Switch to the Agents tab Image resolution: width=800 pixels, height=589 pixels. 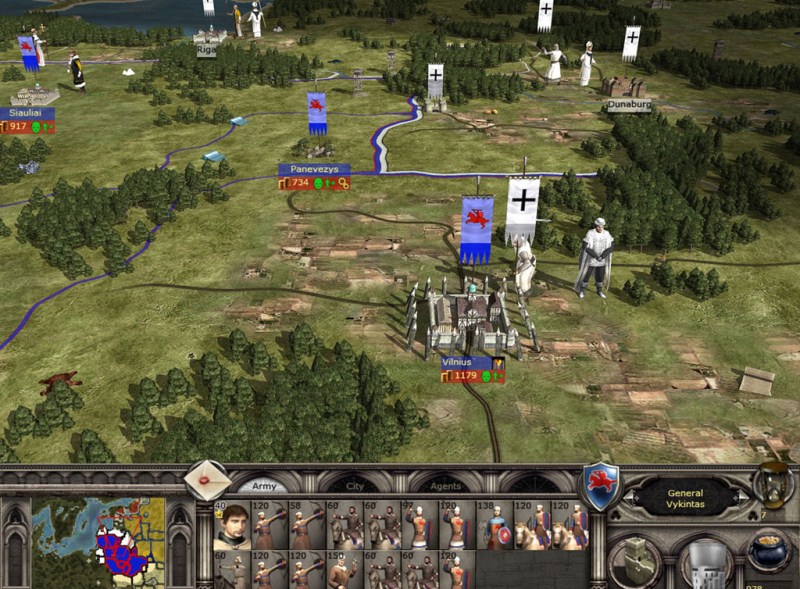tap(447, 486)
